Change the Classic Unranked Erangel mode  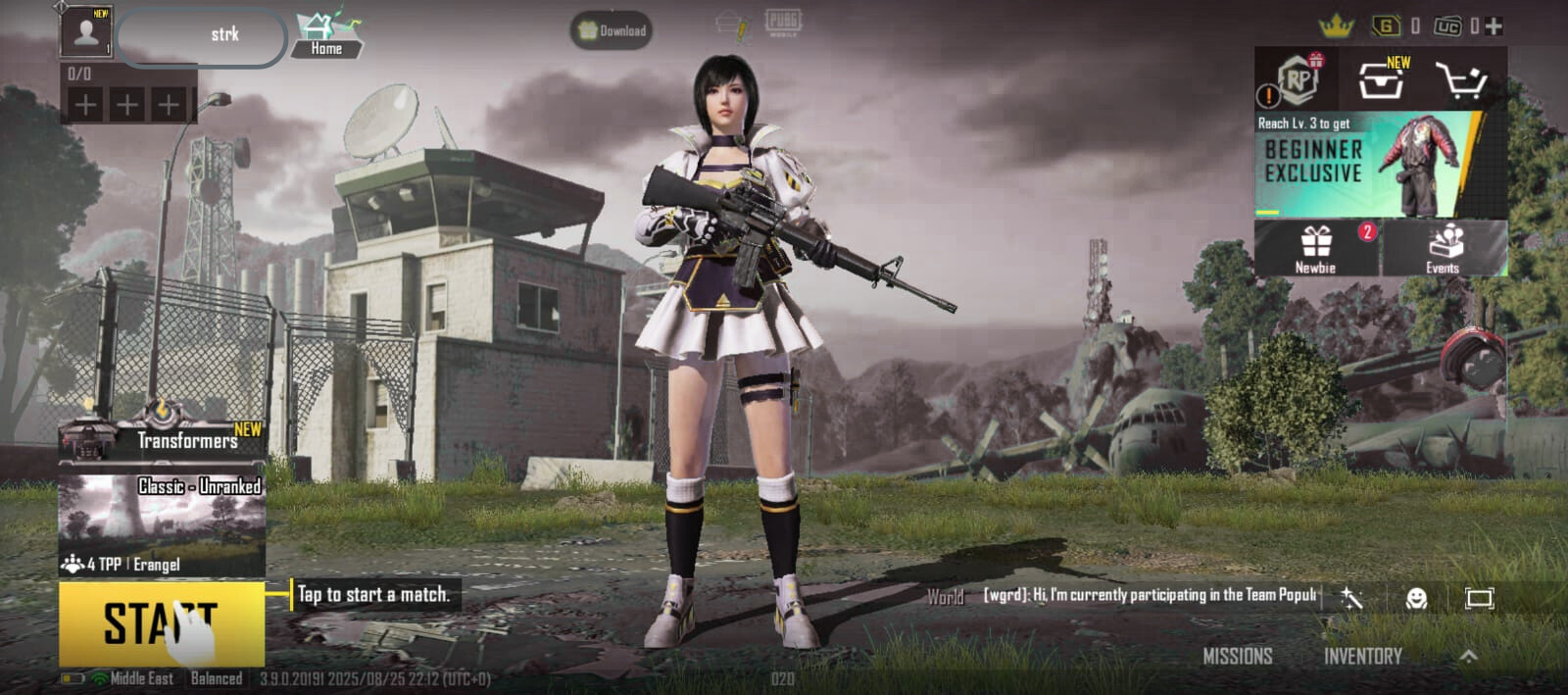pyautogui.click(x=163, y=524)
